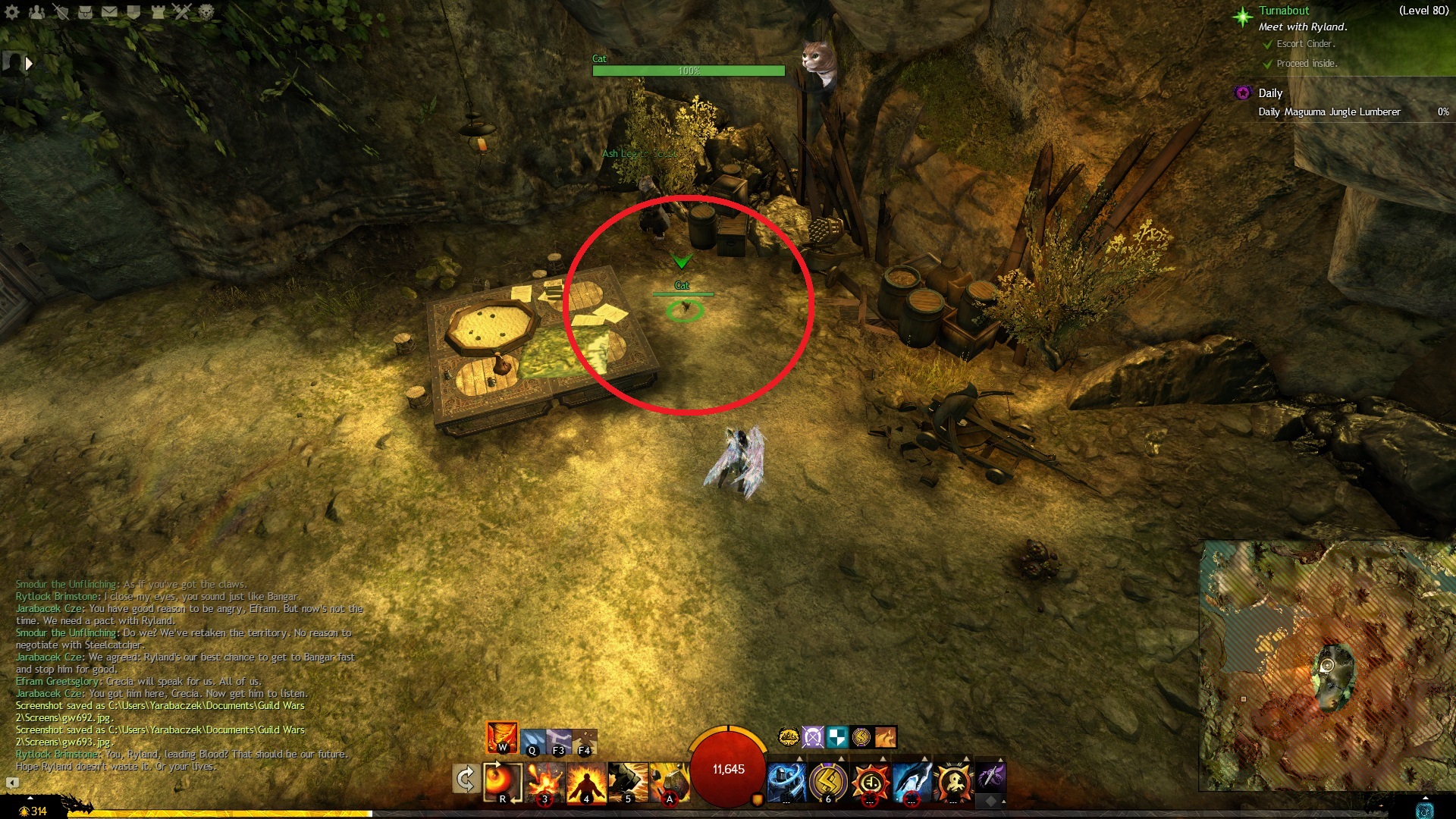The width and height of the screenshot is (1456, 819).
Task: Open the gear-shaped game menu
Action: pyautogui.click(x=12, y=11)
